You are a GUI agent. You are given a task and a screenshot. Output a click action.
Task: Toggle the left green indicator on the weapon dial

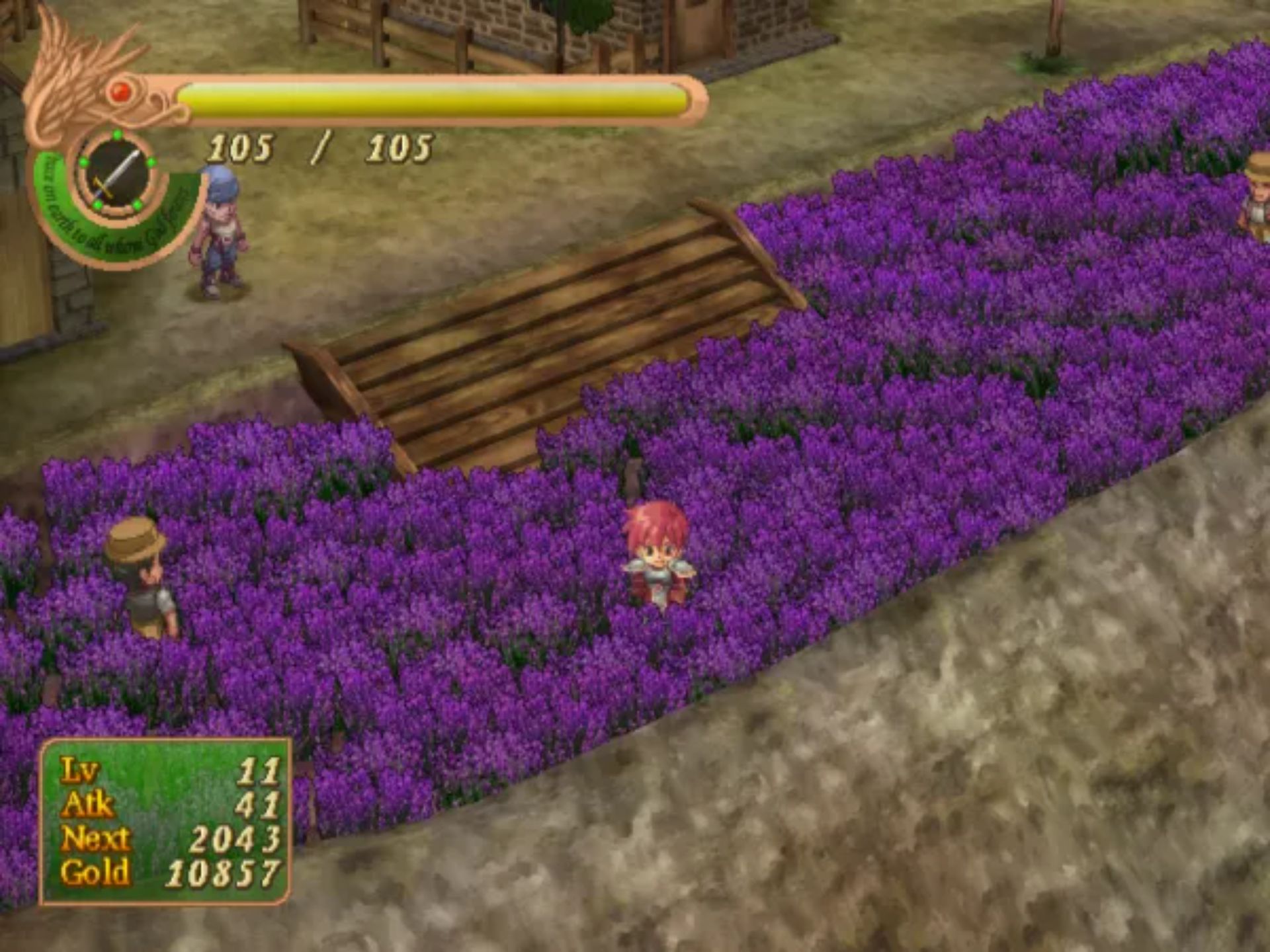coord(83,163)
